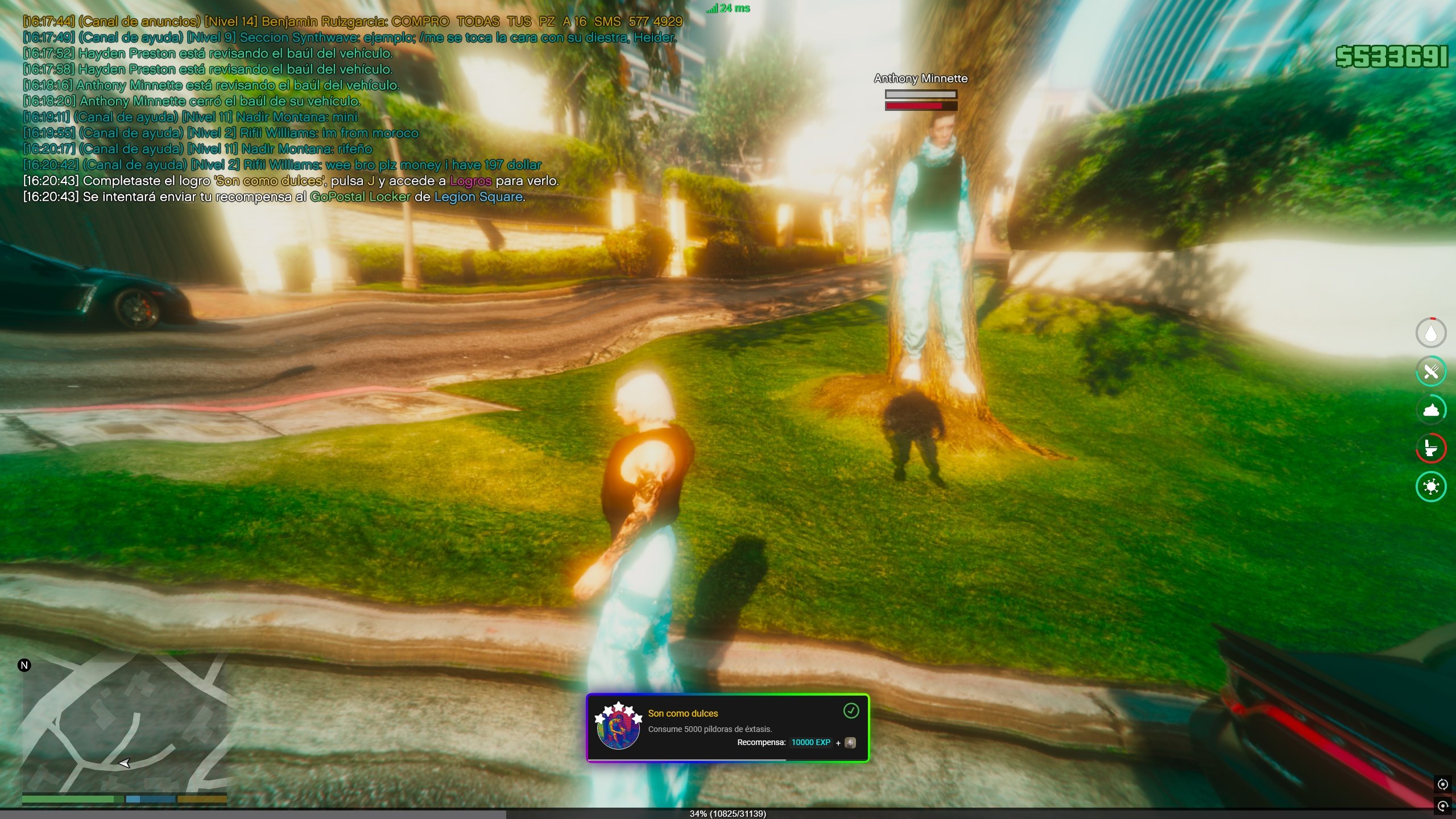Click the pink 'Logros' link in chat
1456x819 pixels.
tap(470, 181)
